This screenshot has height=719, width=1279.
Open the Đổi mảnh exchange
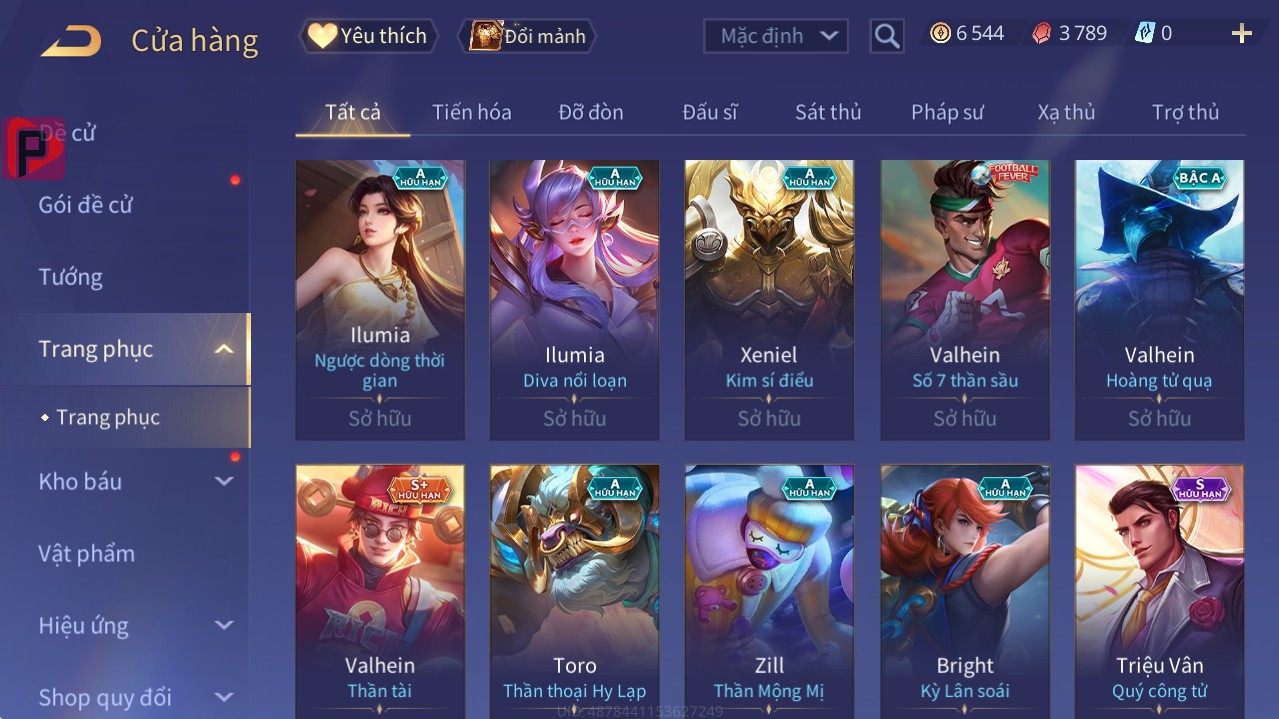(x=528, y=36)
